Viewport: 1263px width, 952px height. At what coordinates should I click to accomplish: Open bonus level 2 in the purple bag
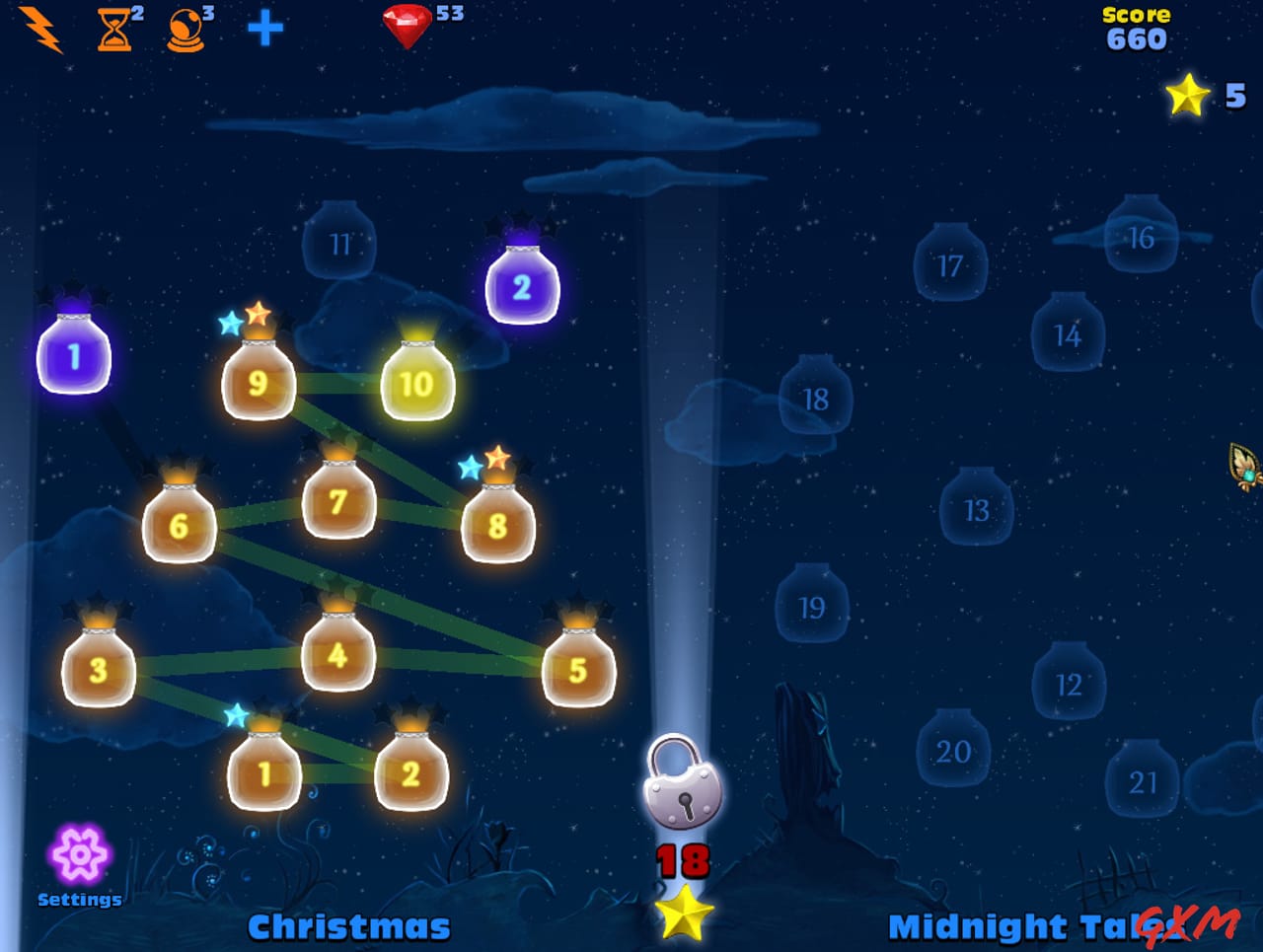click(x=523, y=288)
